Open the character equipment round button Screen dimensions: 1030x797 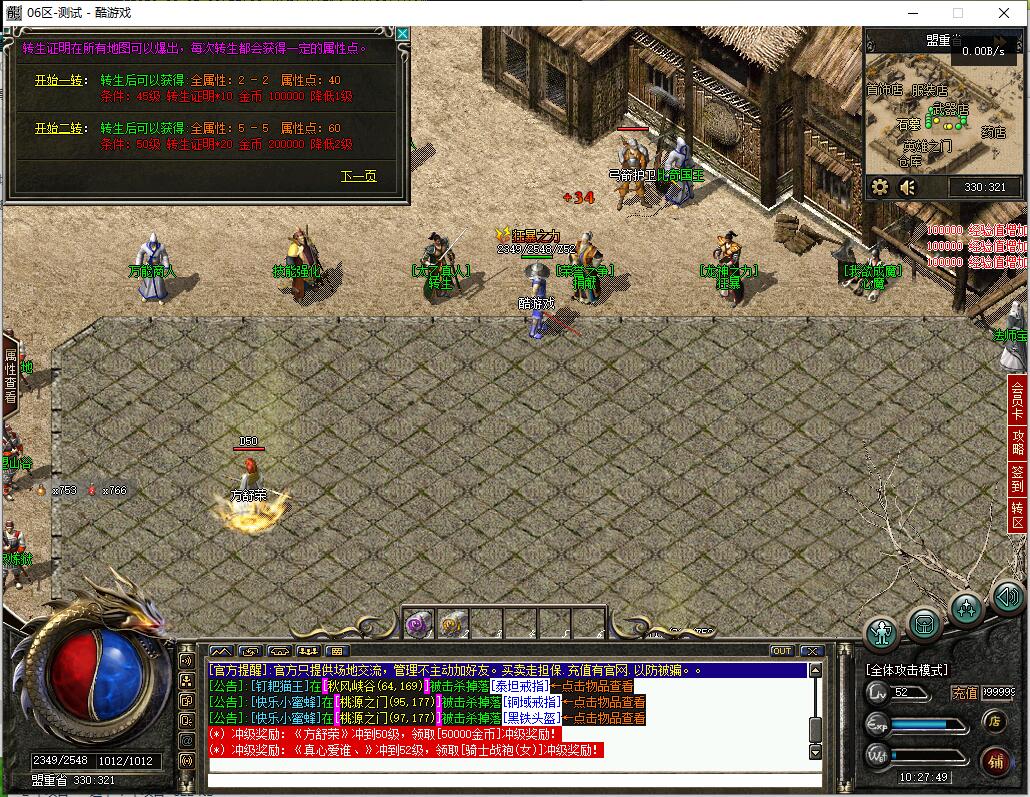[881, 630]
